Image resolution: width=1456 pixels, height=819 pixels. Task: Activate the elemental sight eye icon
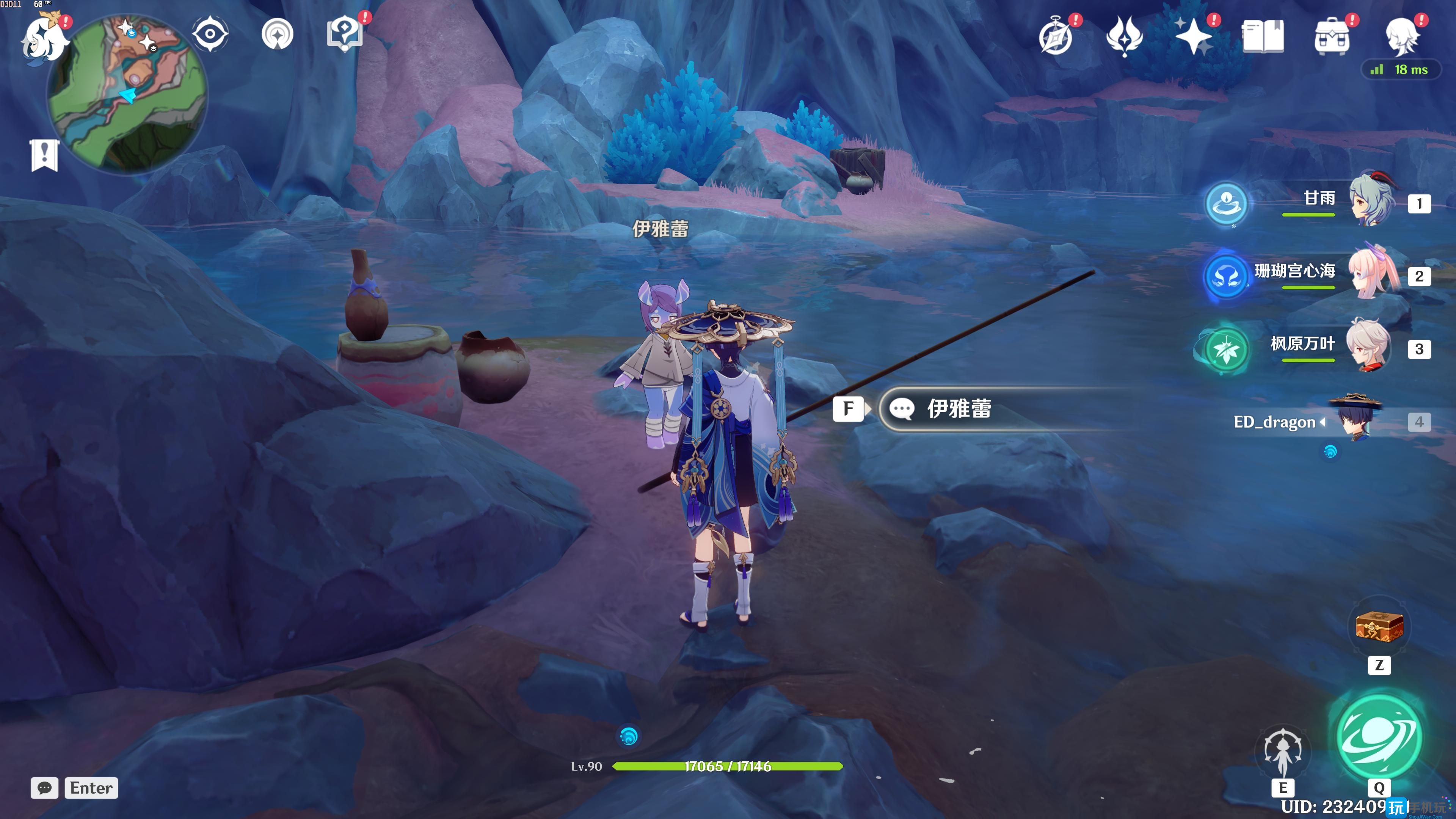click(x=210, y=34)
